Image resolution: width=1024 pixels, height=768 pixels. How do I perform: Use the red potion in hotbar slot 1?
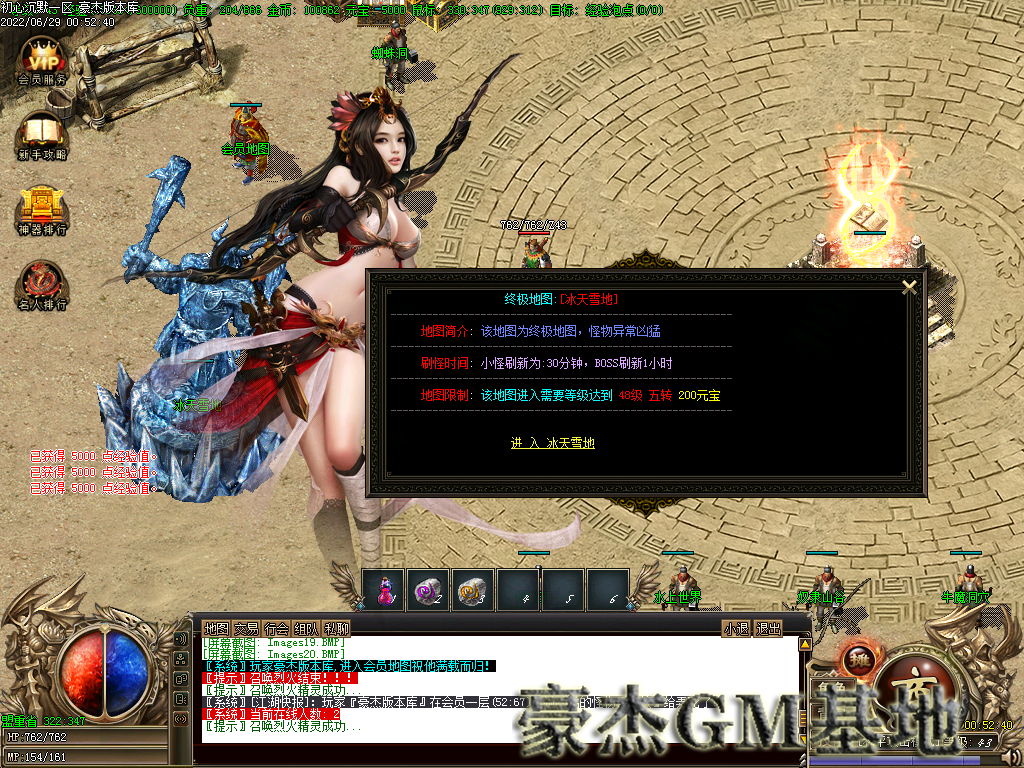click(384, 591)
